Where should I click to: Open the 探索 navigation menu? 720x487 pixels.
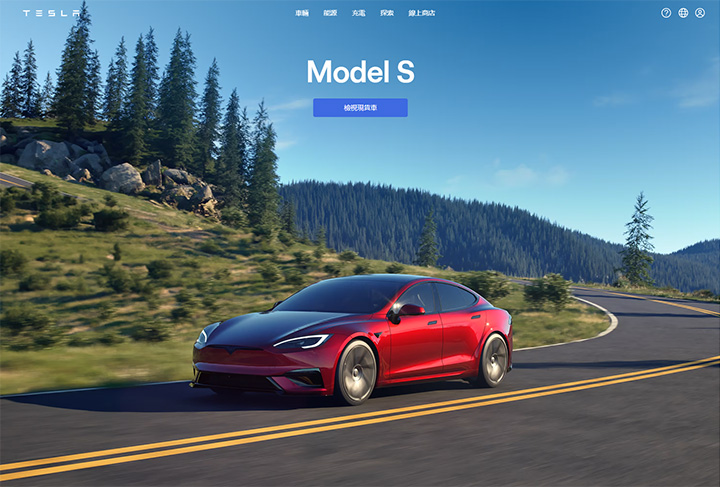point(387,13)
